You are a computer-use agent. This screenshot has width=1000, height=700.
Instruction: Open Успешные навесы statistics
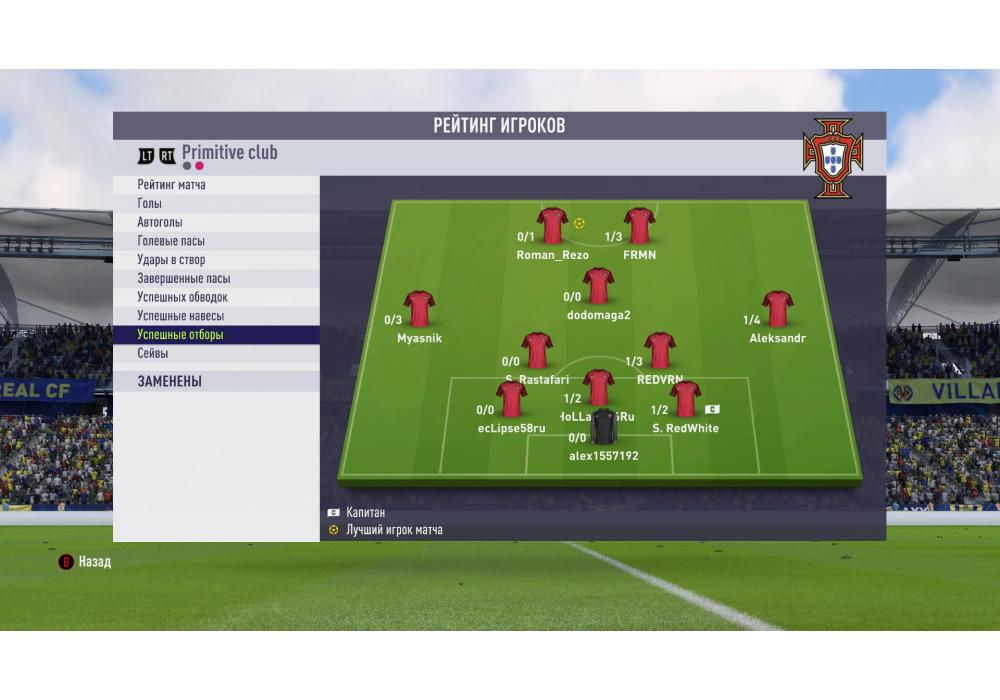216,316
